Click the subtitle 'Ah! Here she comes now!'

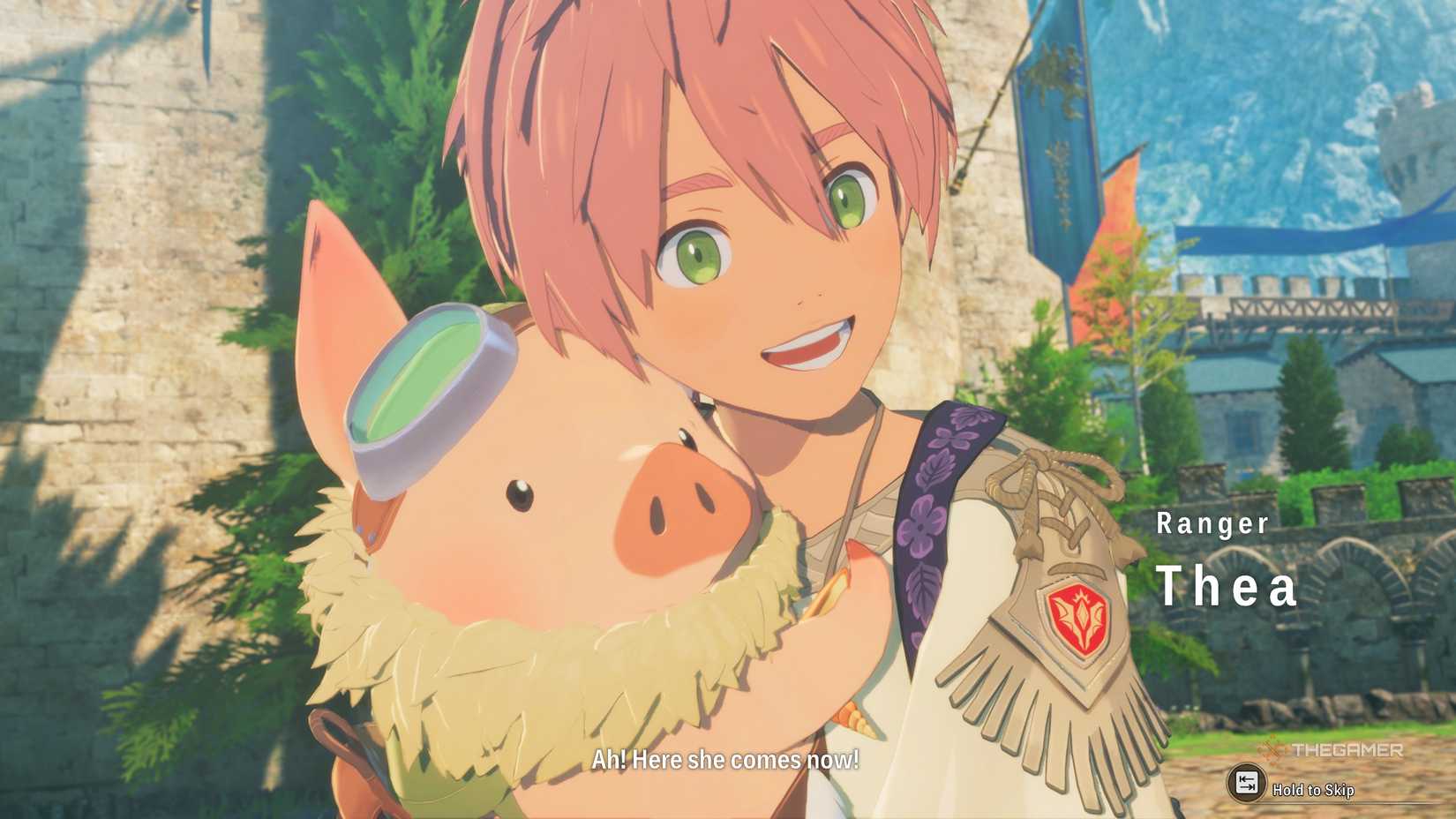725,761
